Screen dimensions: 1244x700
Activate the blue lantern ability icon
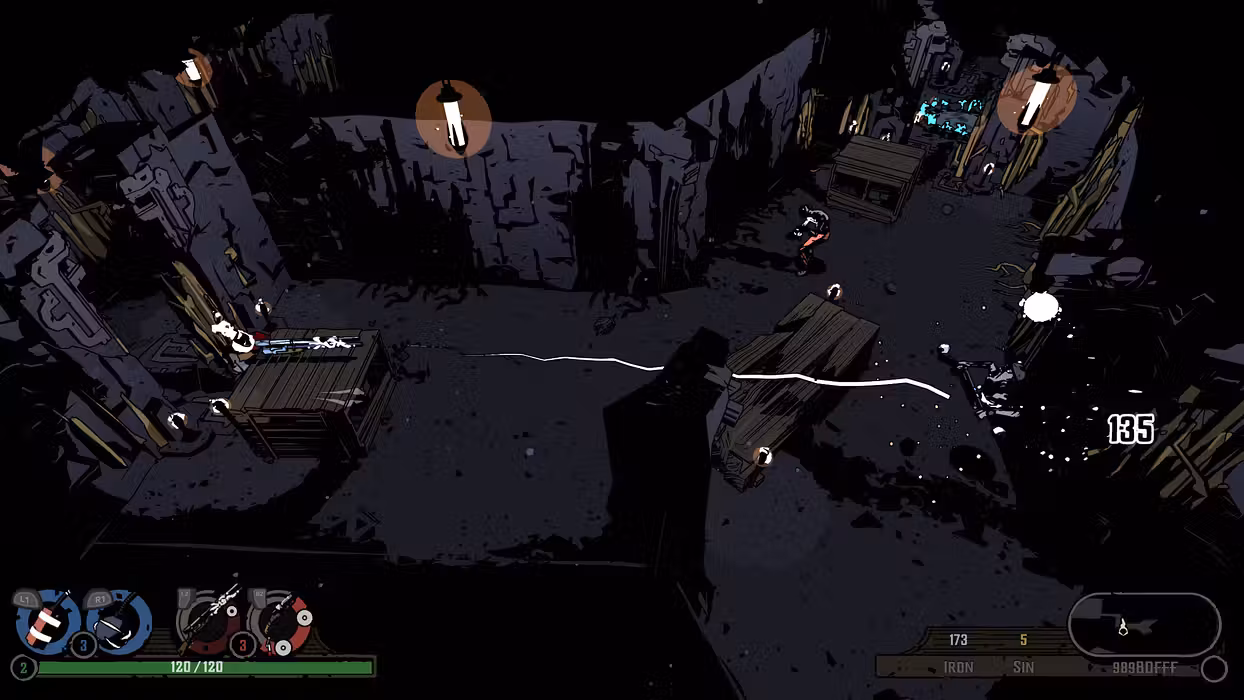pyautogui.click(x=118, y=621)
